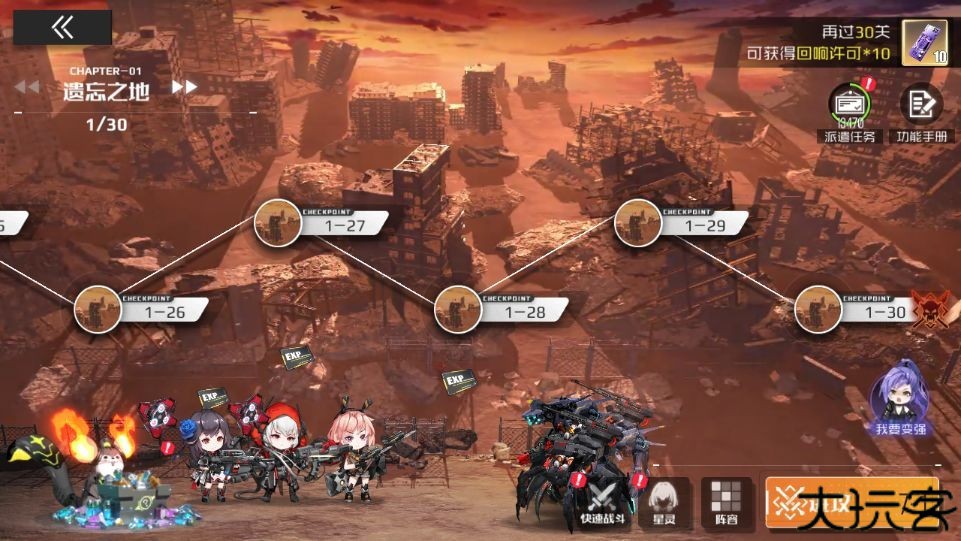Open the 派遣任务 dispatch missions

pyautogui.click(x=850, y=104)
